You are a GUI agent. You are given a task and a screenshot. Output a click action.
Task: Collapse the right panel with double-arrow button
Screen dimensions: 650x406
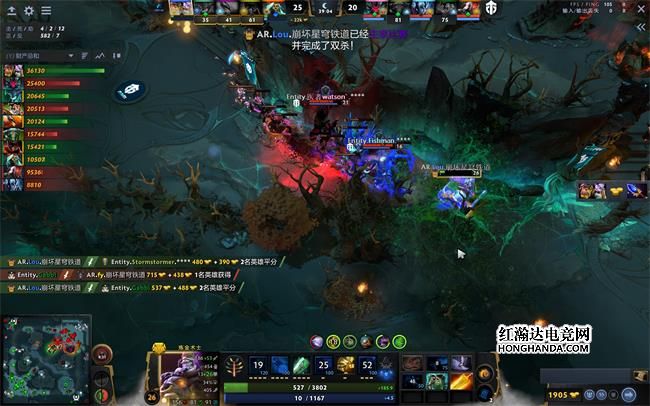tap(641, 28)
